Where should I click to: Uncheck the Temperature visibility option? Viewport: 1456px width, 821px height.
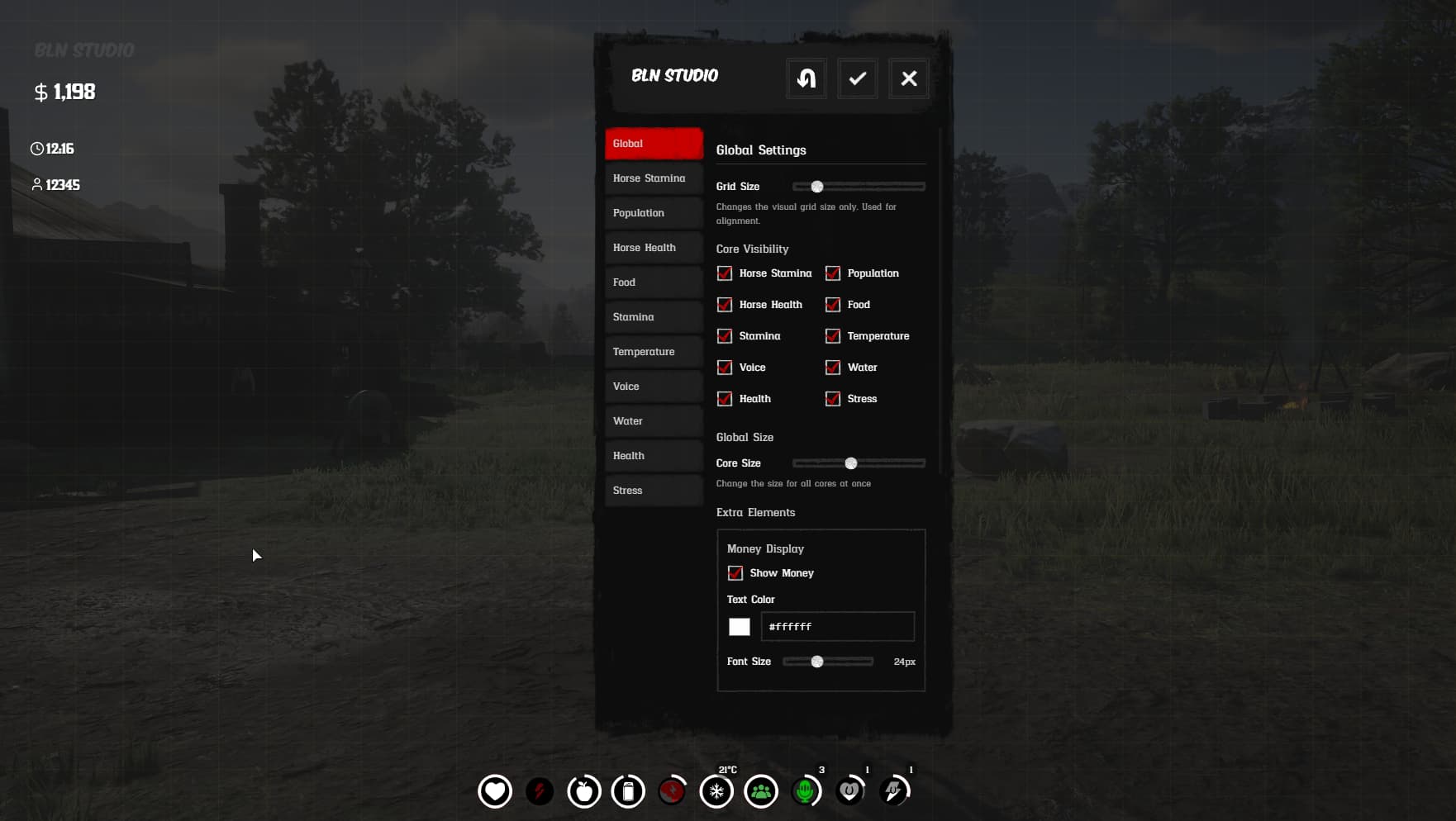pyautogui.click(x=833, y=336)
